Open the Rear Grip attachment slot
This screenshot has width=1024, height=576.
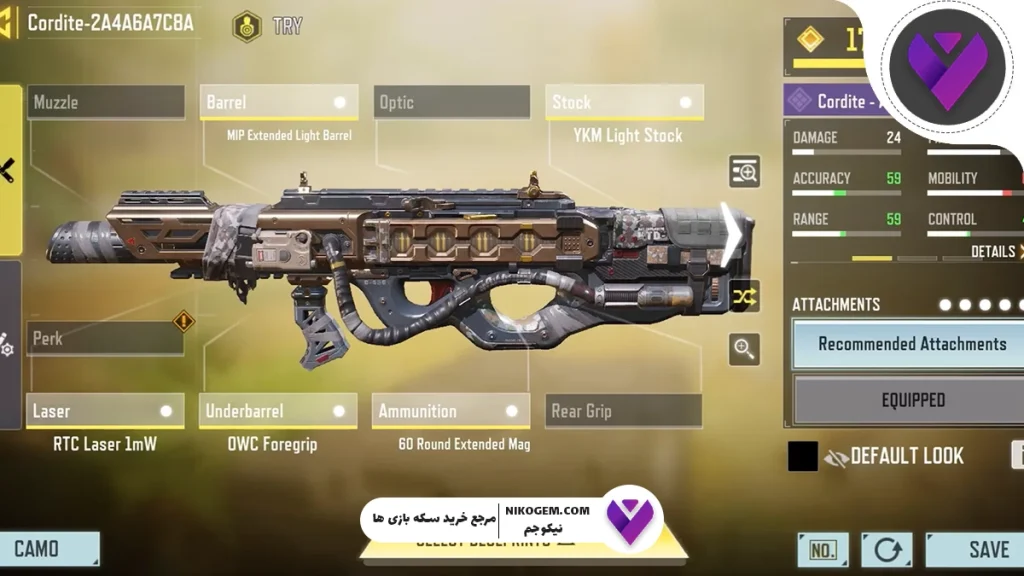tap(624, 411)
